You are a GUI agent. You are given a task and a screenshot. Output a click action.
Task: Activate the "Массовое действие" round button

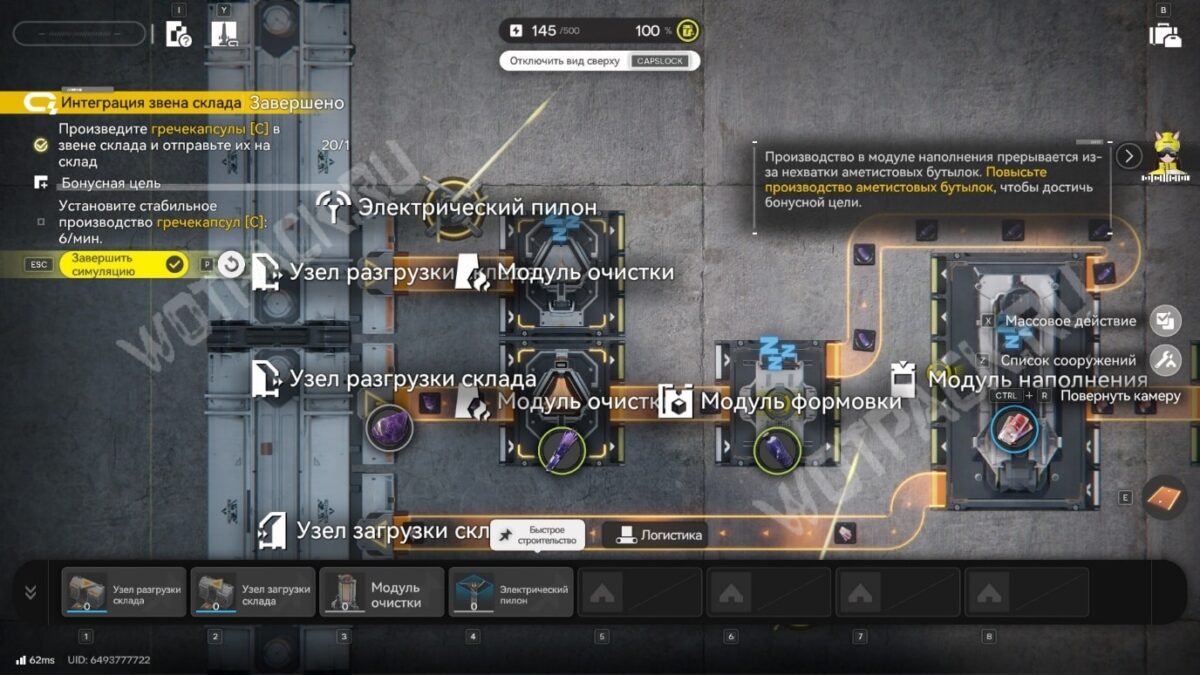click(1165, 321)
